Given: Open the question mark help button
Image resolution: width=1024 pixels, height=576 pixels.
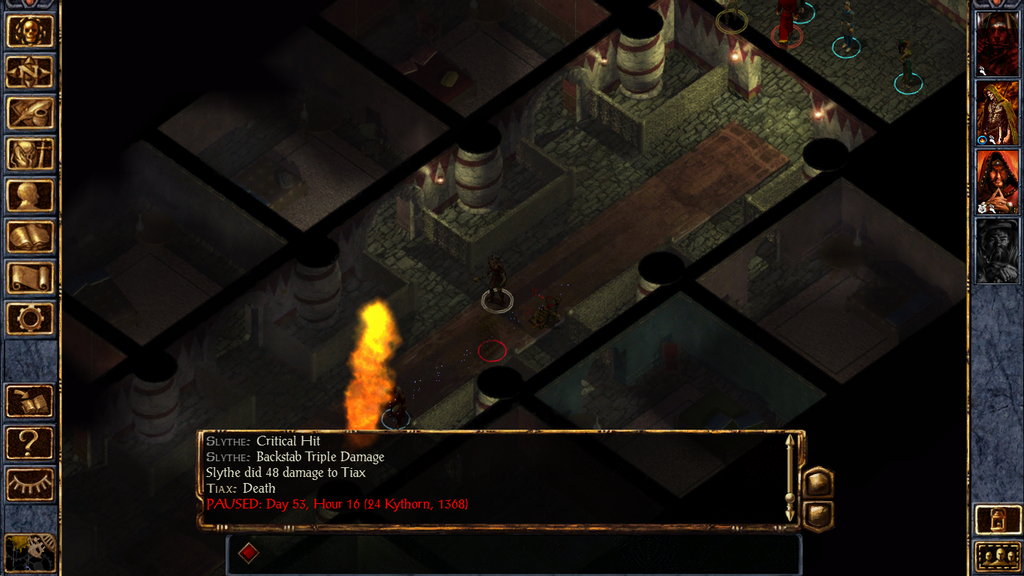Looking at the screenshot, I should (30, 442).
